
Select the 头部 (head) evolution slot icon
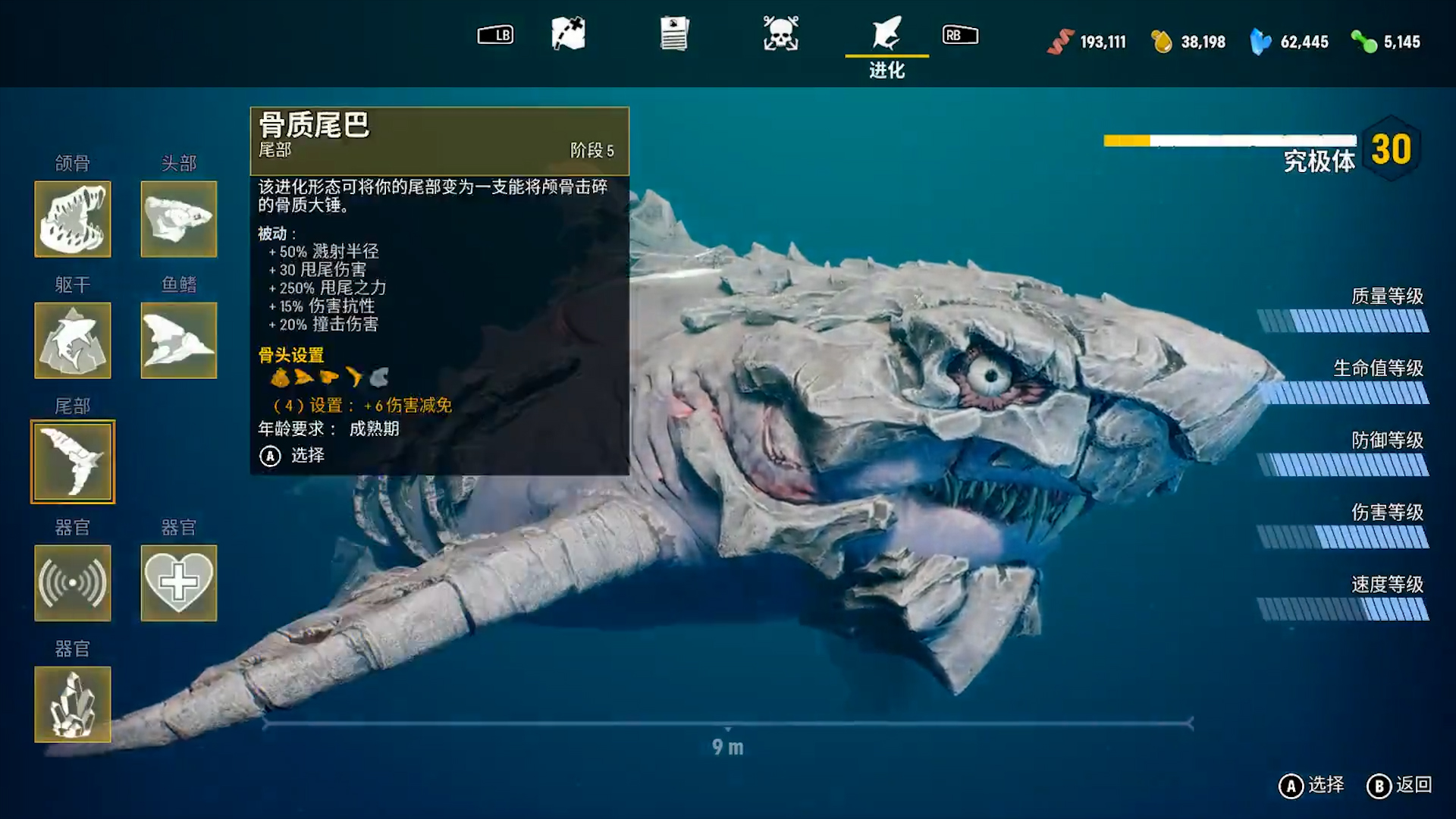pos(178,219)
